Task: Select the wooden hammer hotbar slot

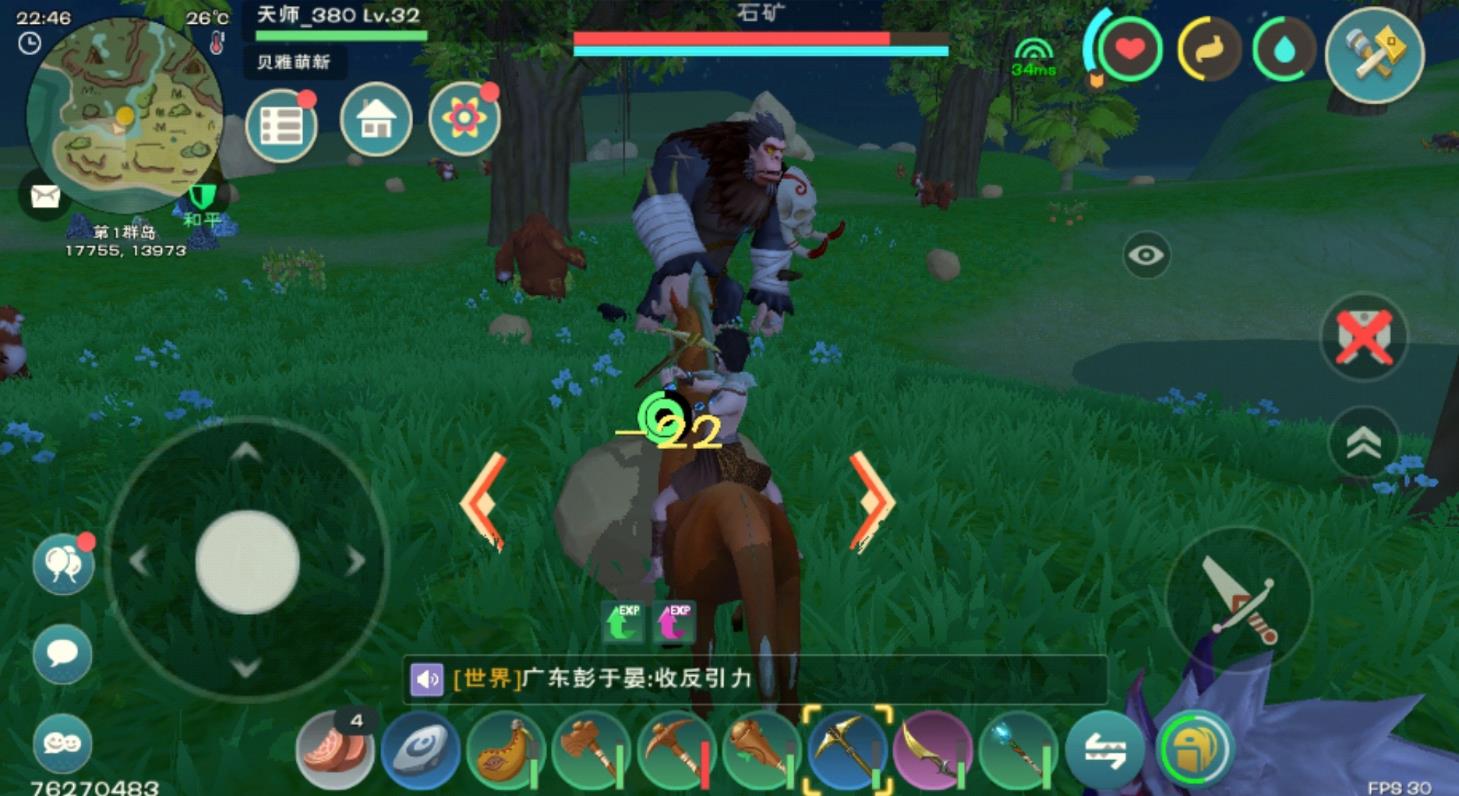Action: 591,751
